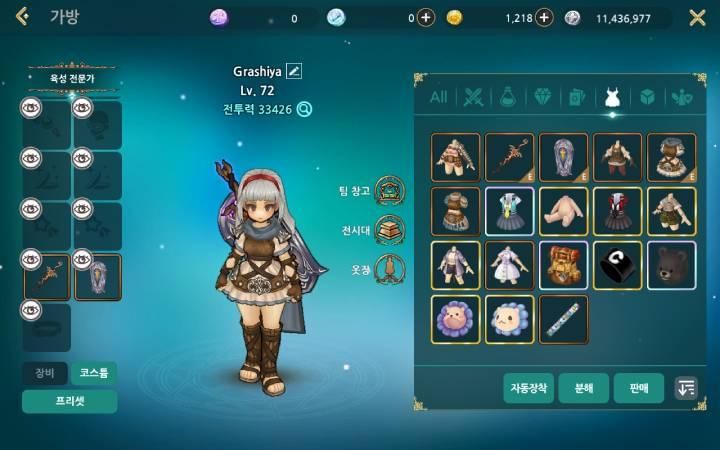
Task: Open the 전시대 display stand
Action: point(389,229)
